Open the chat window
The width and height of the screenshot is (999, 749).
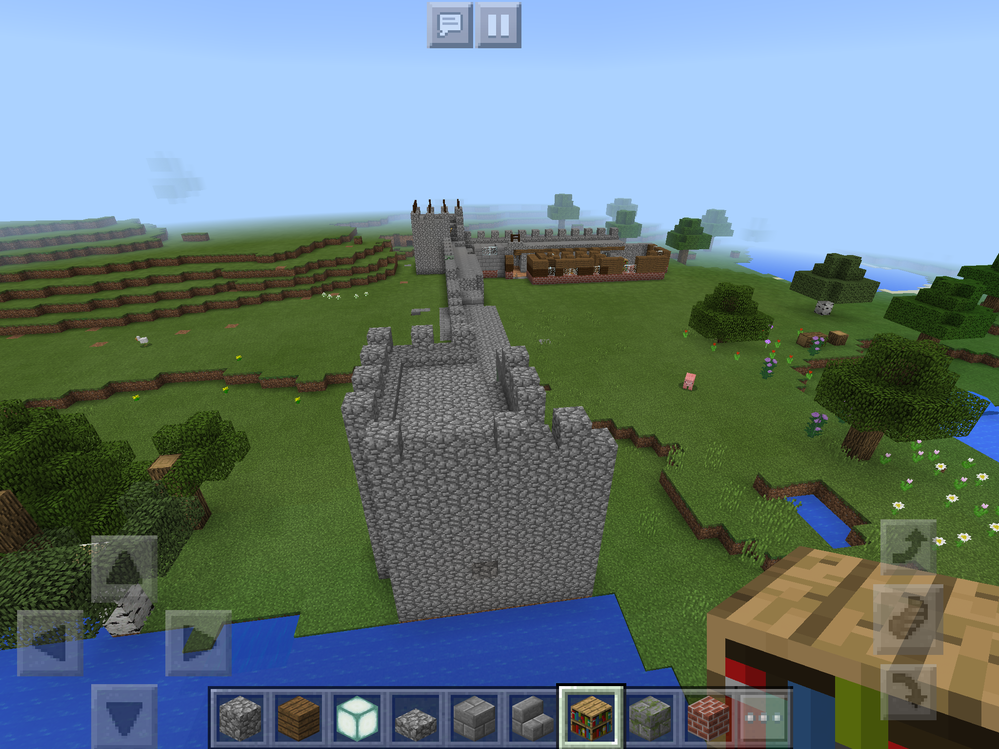coord(450,25)
